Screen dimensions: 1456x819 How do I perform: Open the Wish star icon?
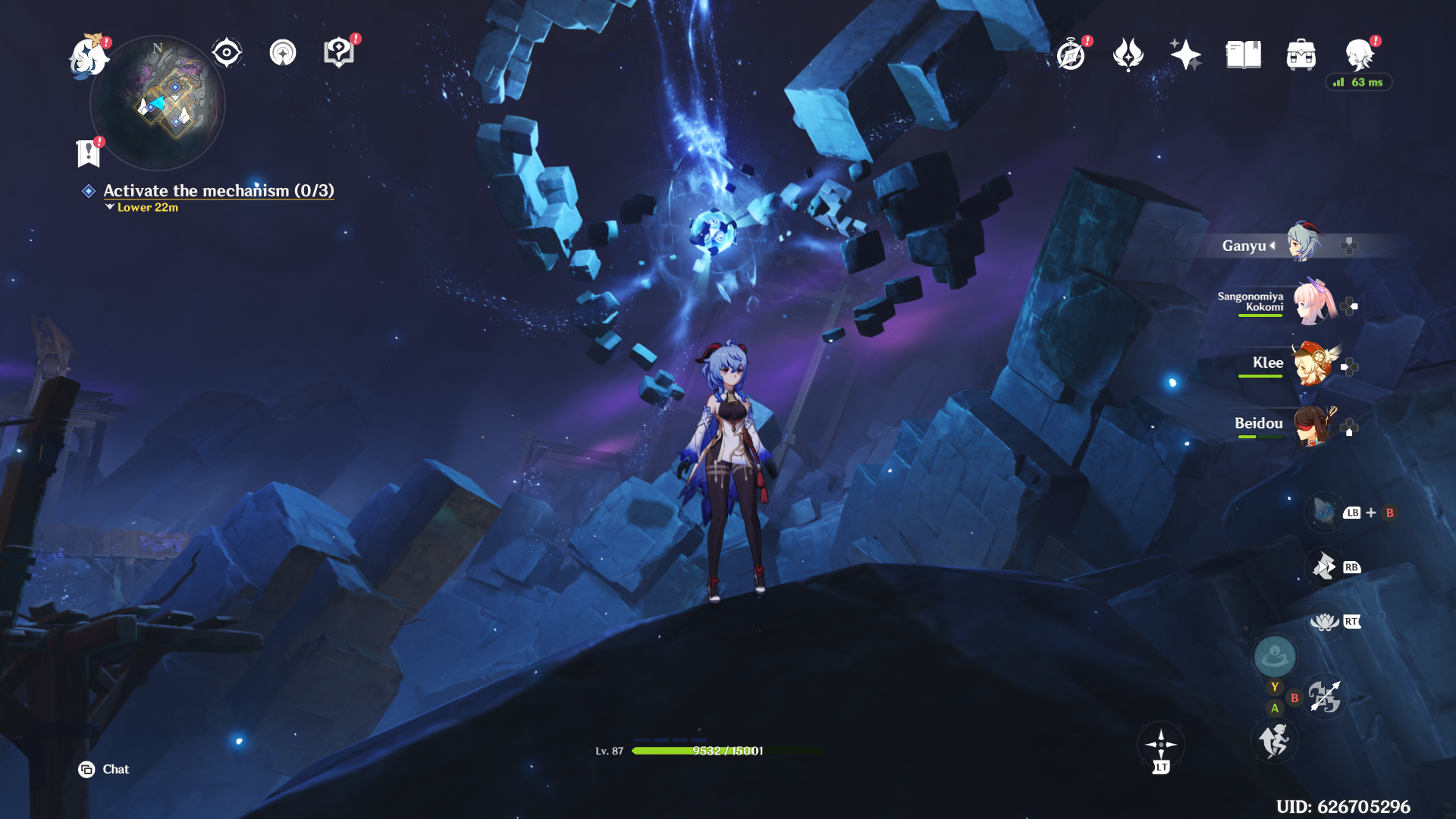[x=1185, y=55]
